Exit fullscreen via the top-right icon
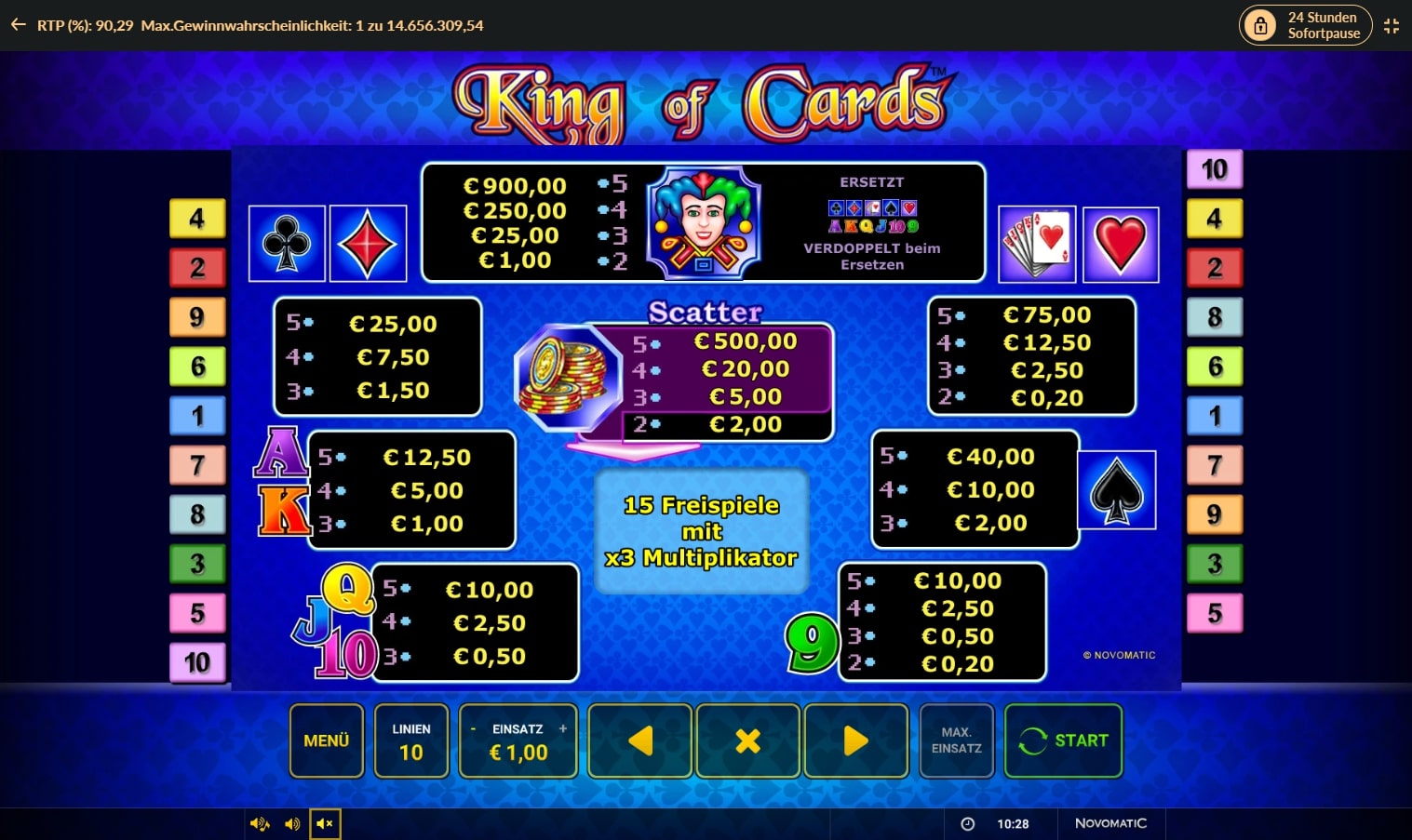The image size is (1412, 840). pyautogui.click(x=1392, y=25)
